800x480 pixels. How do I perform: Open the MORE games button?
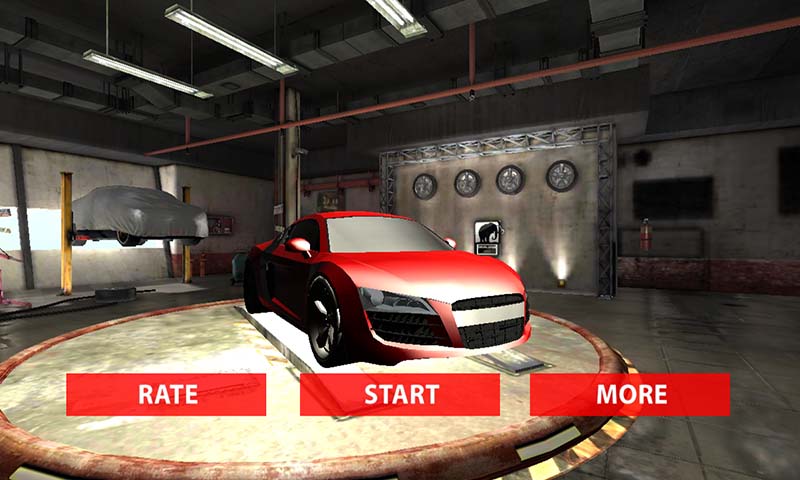(630, 394)
